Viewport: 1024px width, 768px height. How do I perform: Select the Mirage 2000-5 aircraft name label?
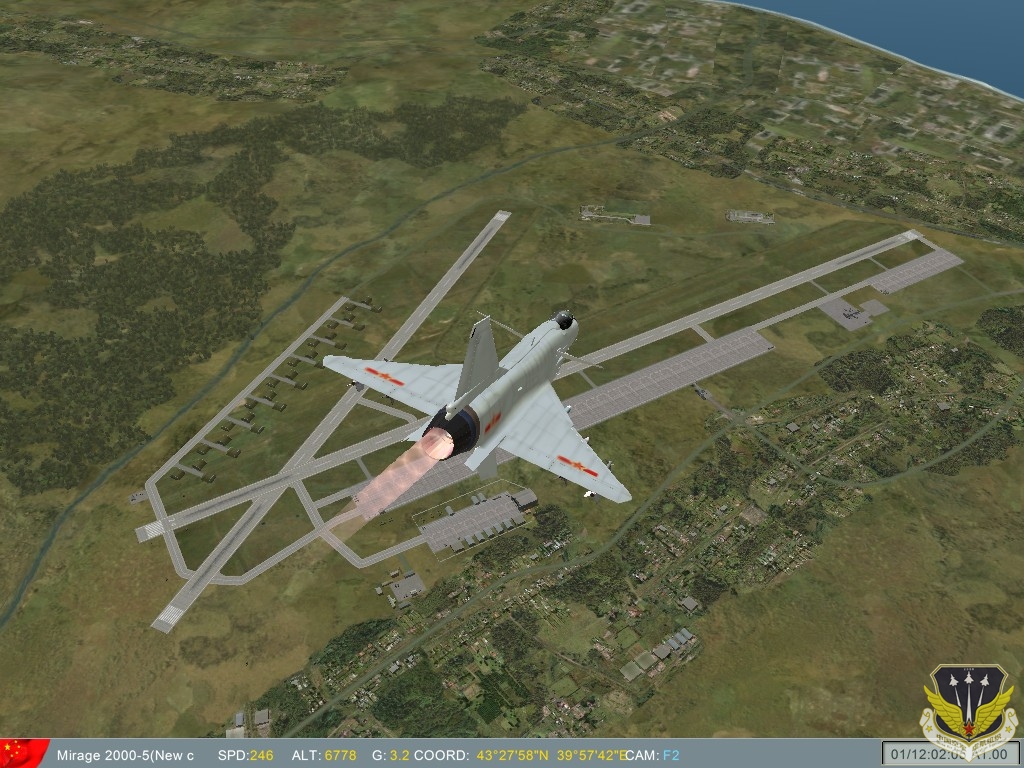click(x=125, y=755)
